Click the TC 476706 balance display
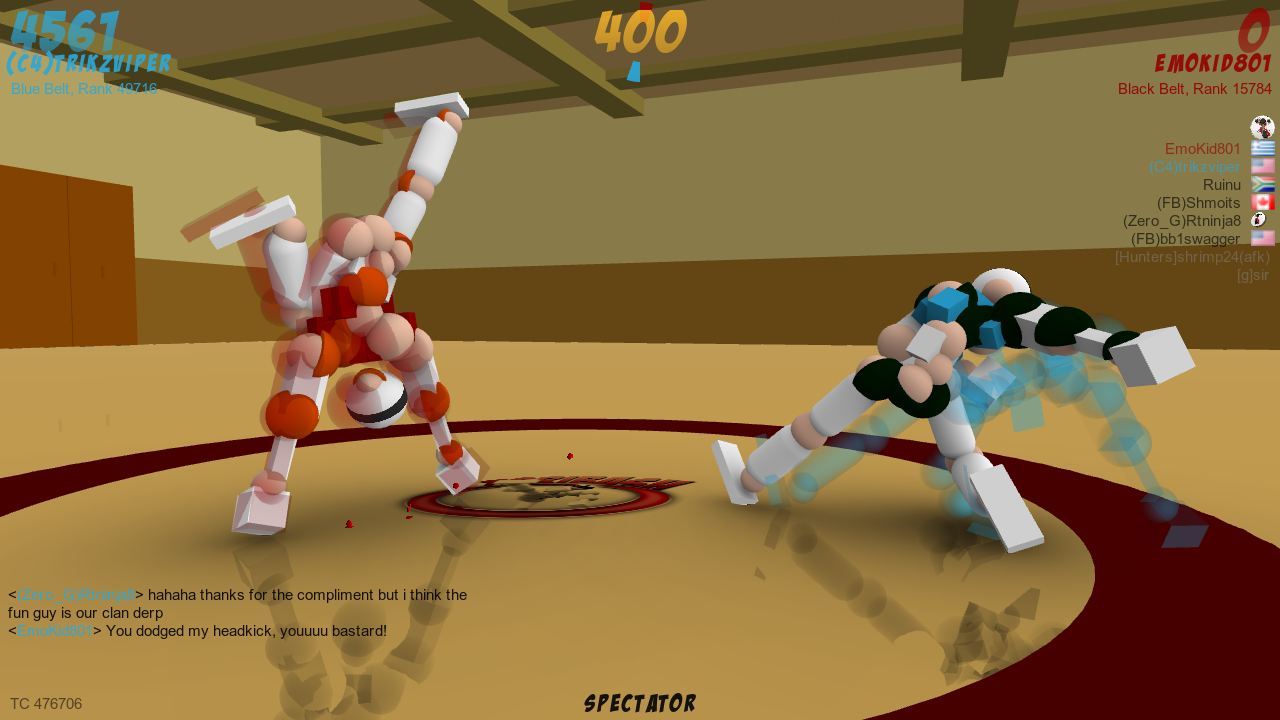Viewport: 1280px width, 720px height. tap(46, 703)
